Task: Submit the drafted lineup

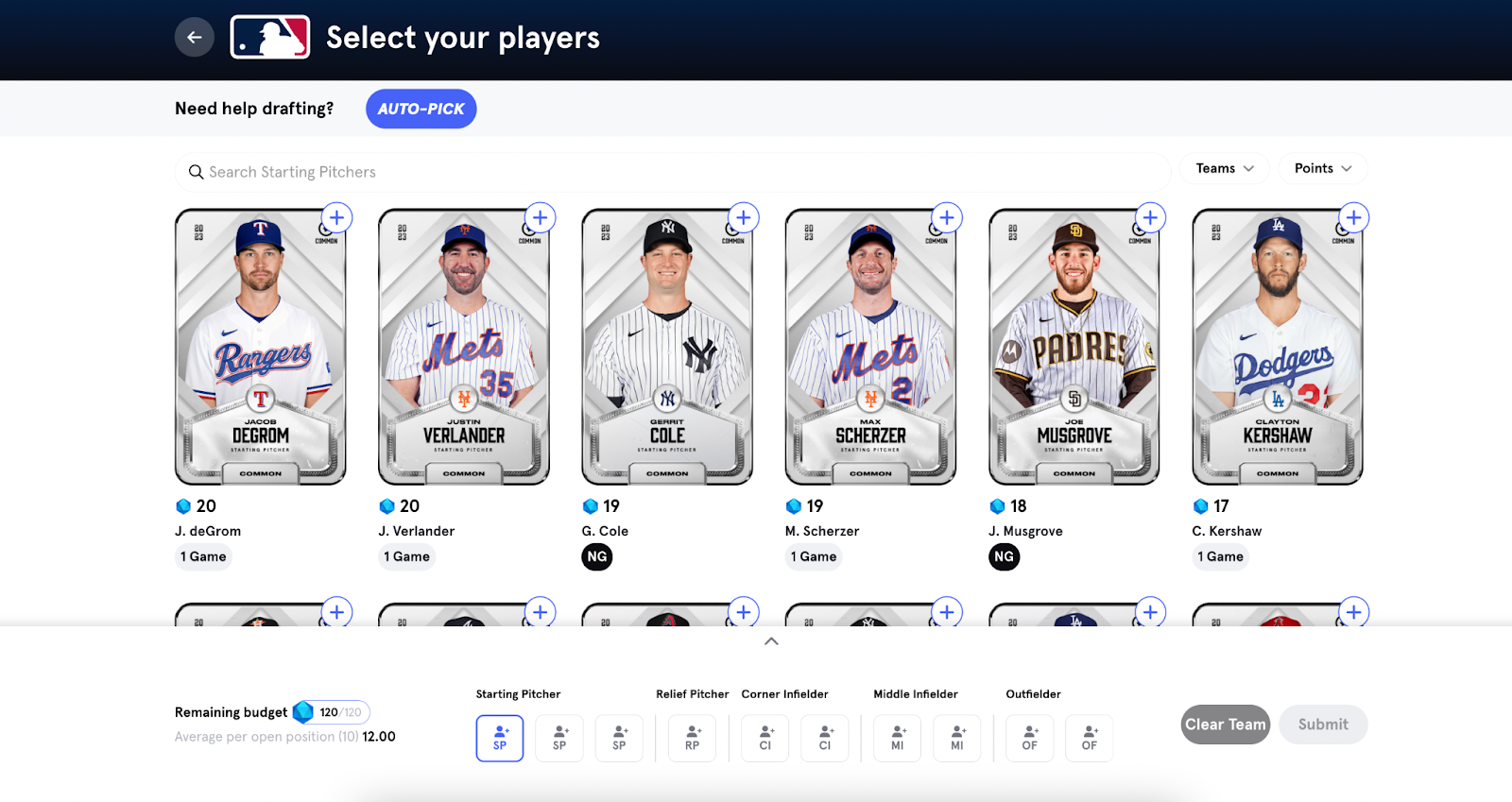Action: (x=1322, y=725)
